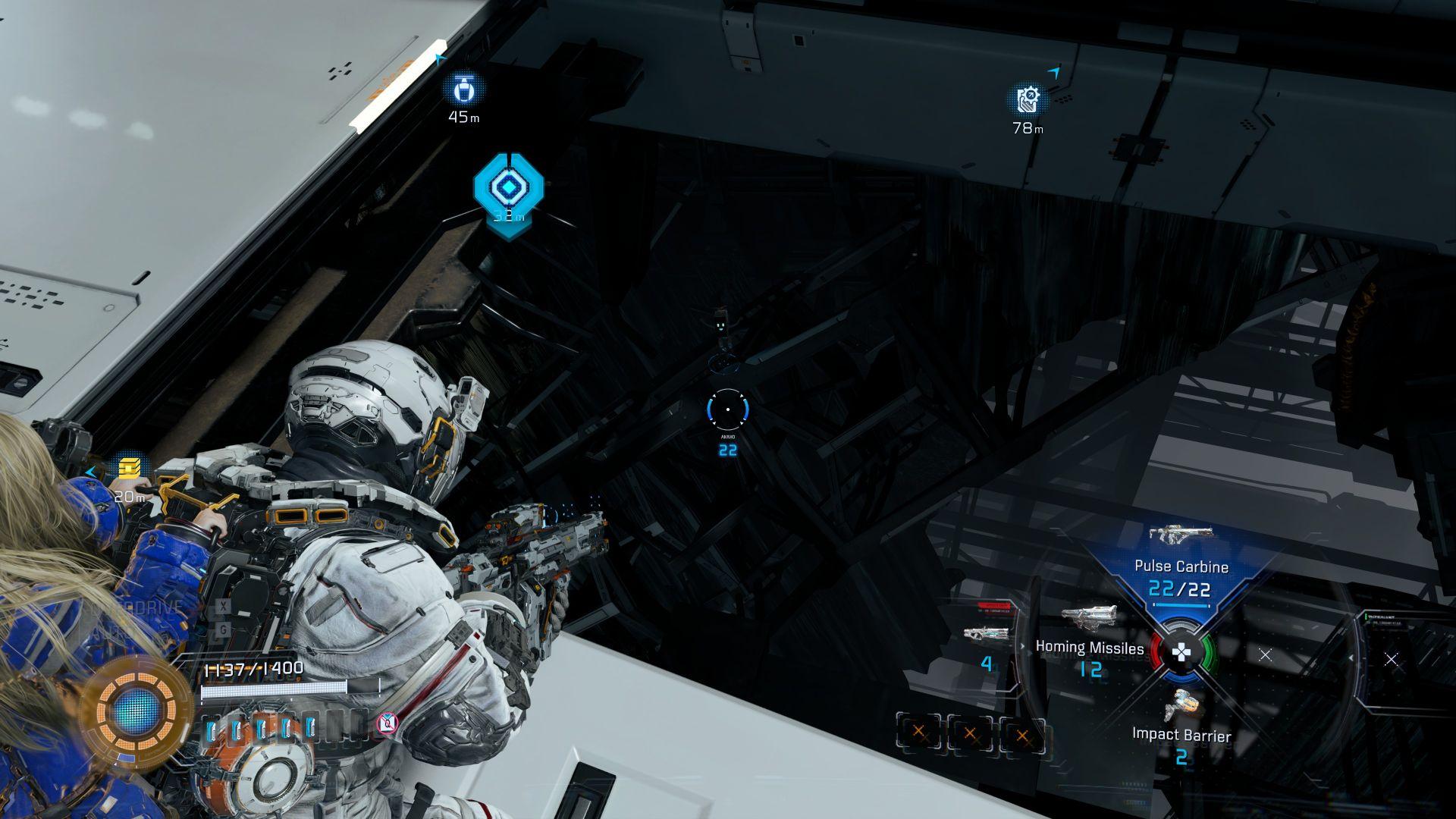Screen dimensions: 1456x819
Task: Click the pink crossed-out status icon
Action: tap(387, 723)
